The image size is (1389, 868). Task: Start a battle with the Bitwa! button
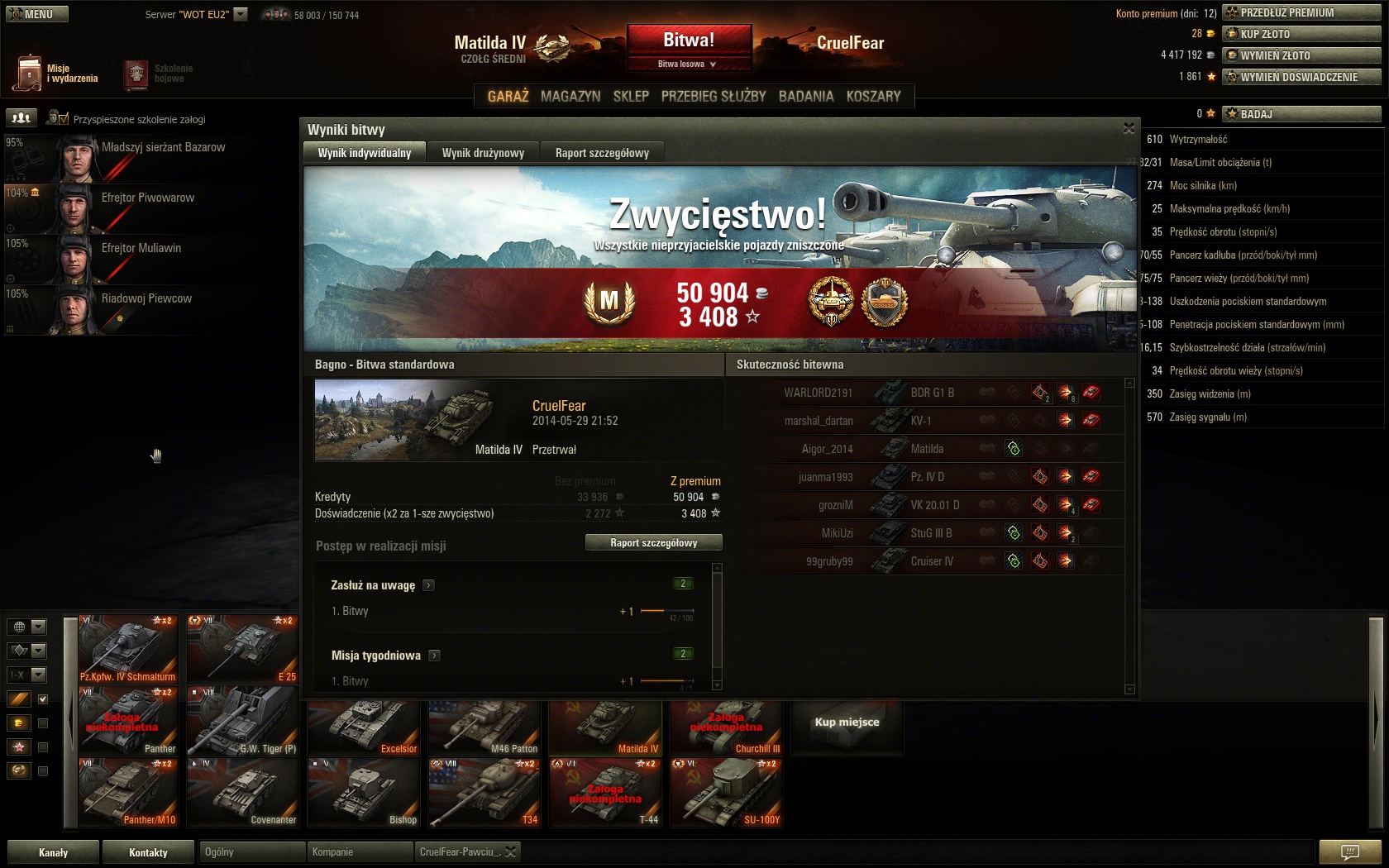coord(689,41)
